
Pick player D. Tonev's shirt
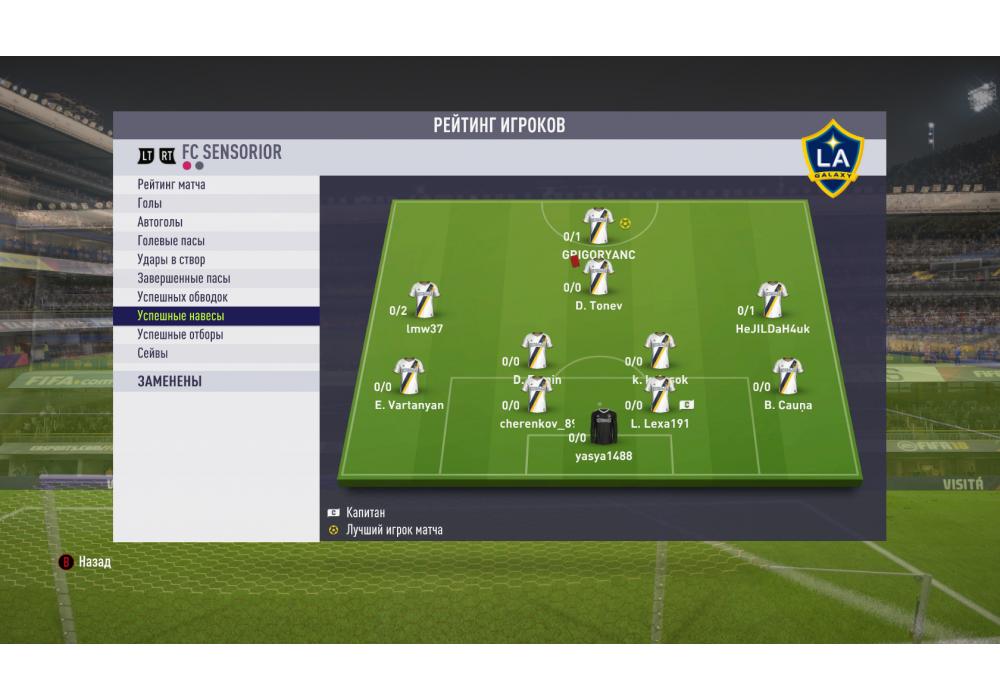click(598, 278)
